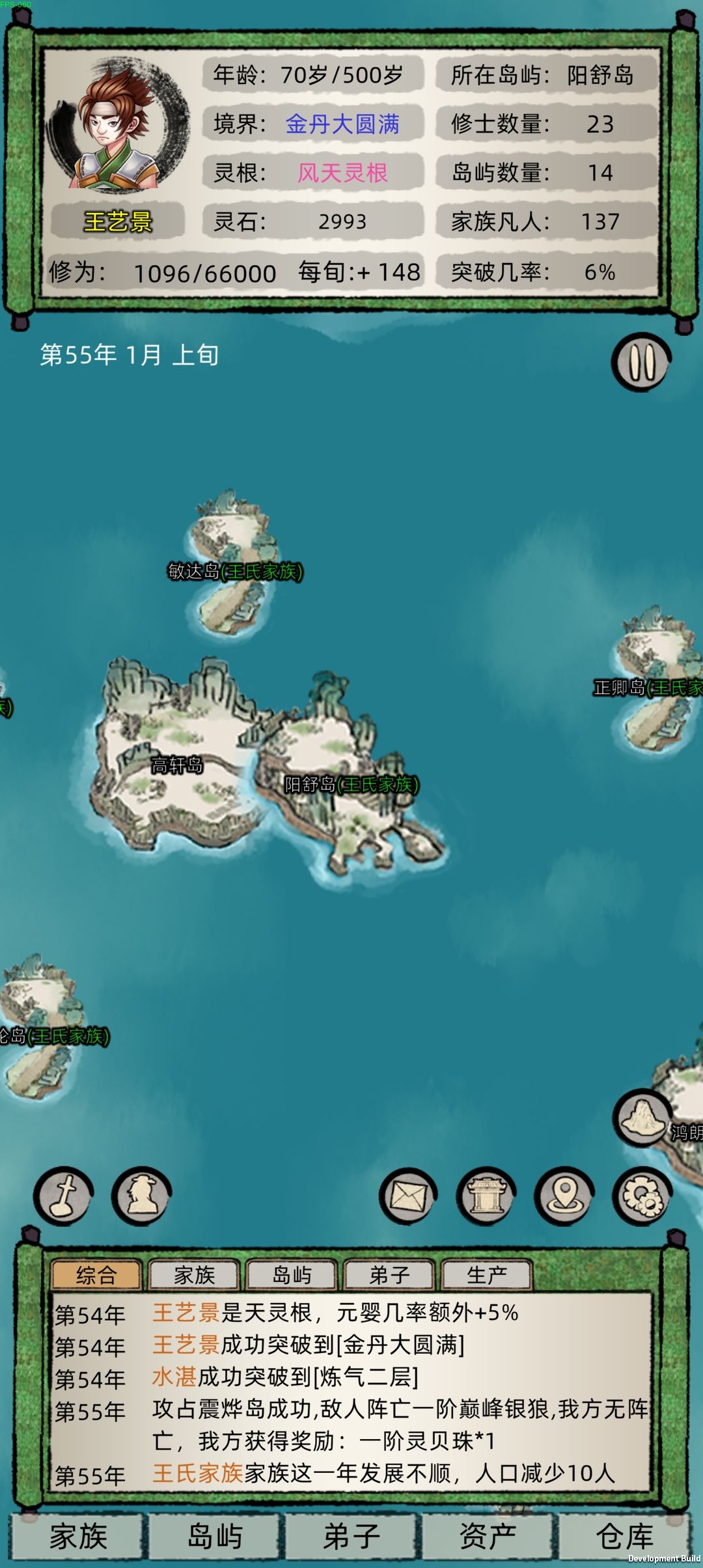Open the envelope mail icon

[x=408, y=1196]
